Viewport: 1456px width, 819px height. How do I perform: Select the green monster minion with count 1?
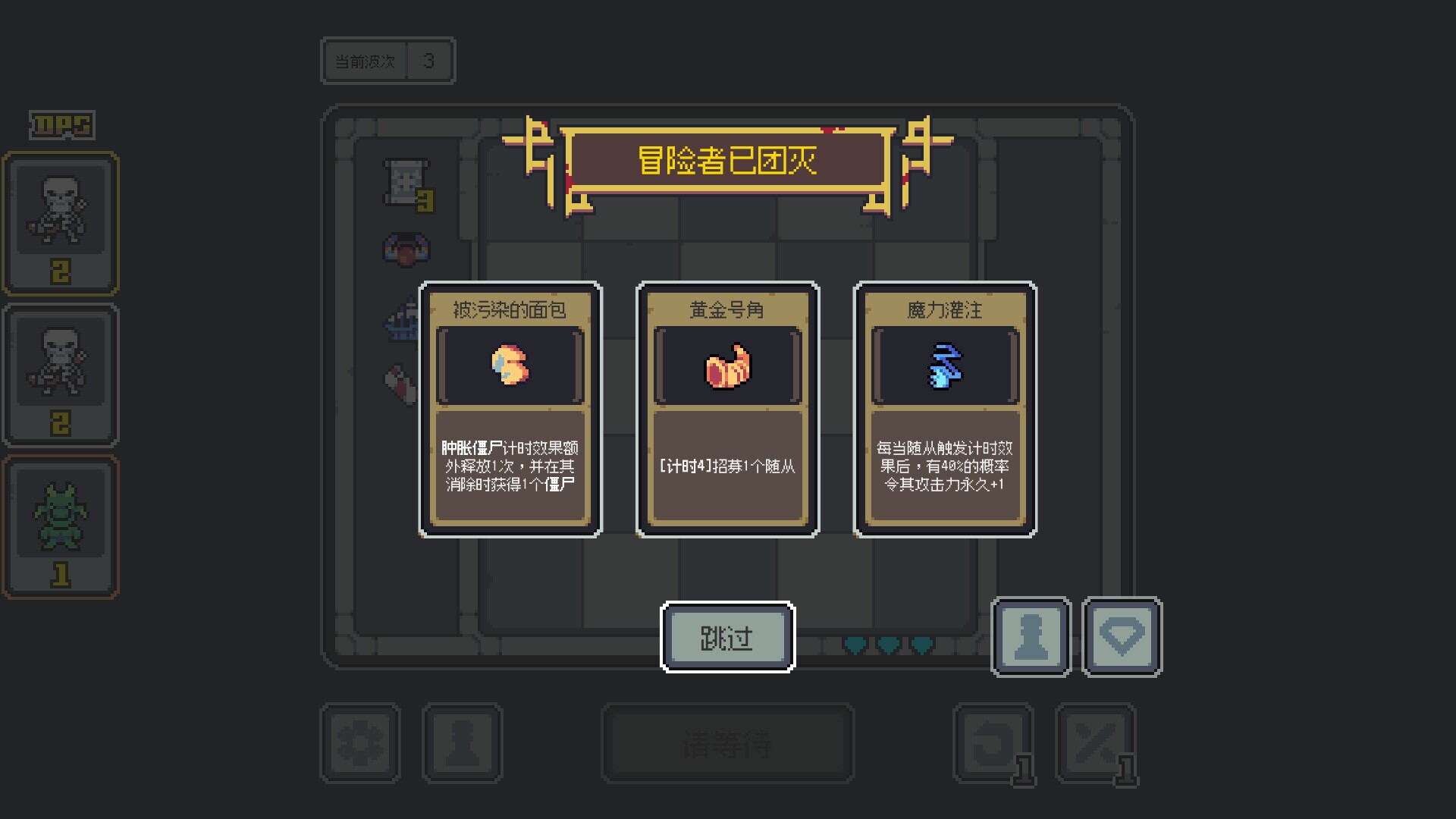pos(61,523)
